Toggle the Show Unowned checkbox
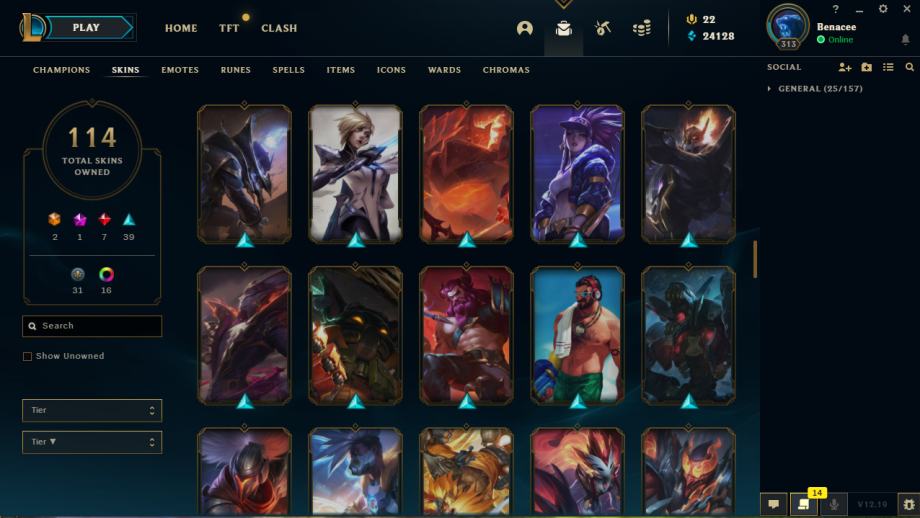This screenshot has width=920, height=518. 28,356
